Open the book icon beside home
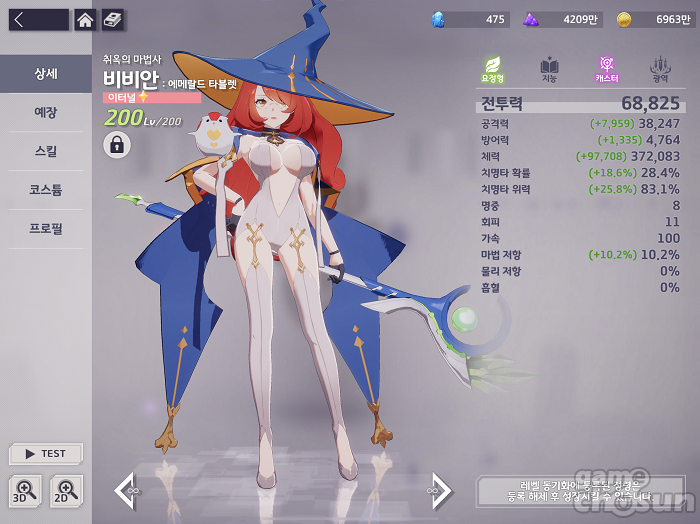Screen dimensions: 700x524 click(113, 19)
